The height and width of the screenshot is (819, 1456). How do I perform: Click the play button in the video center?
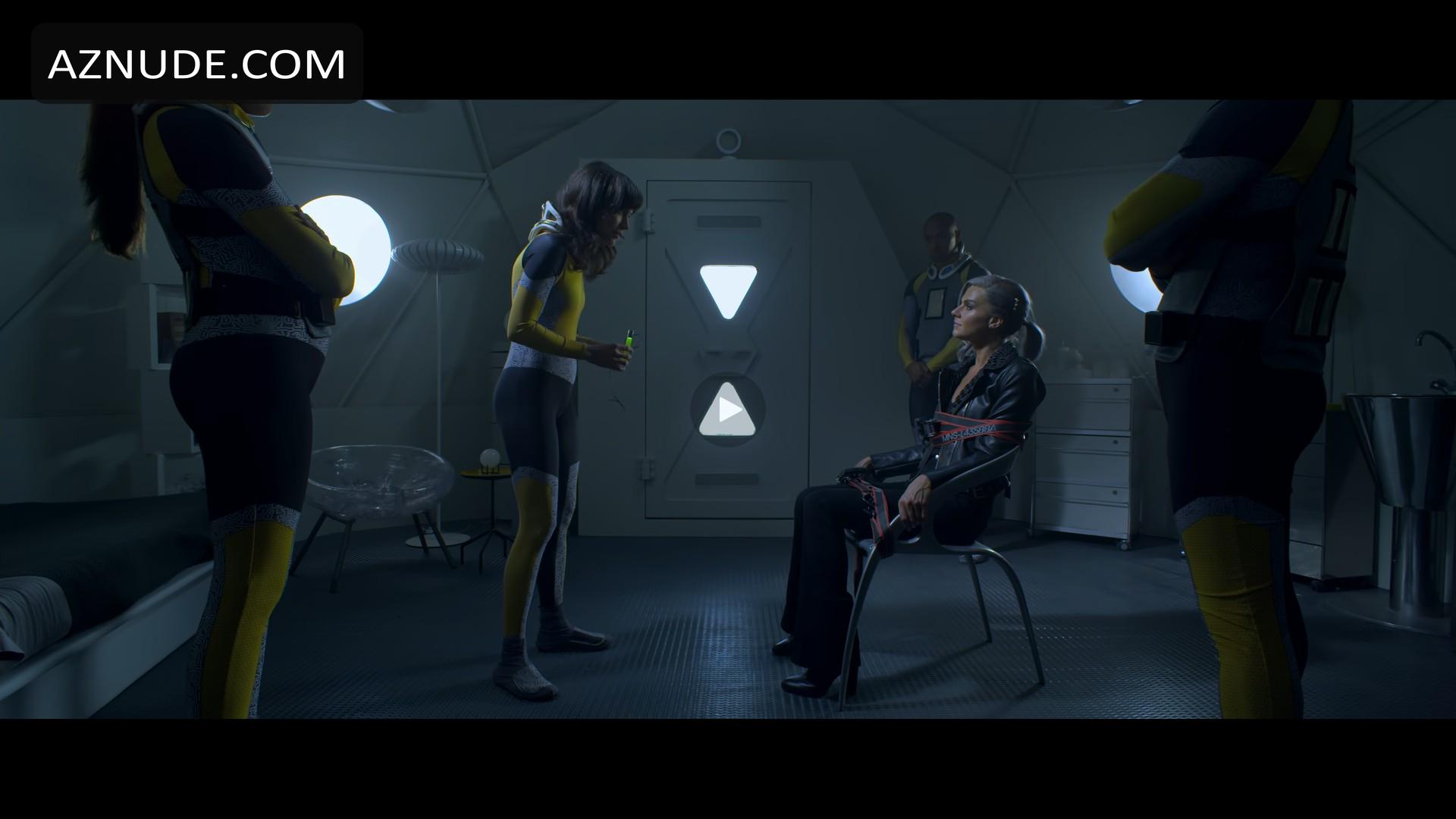(728, 410)
